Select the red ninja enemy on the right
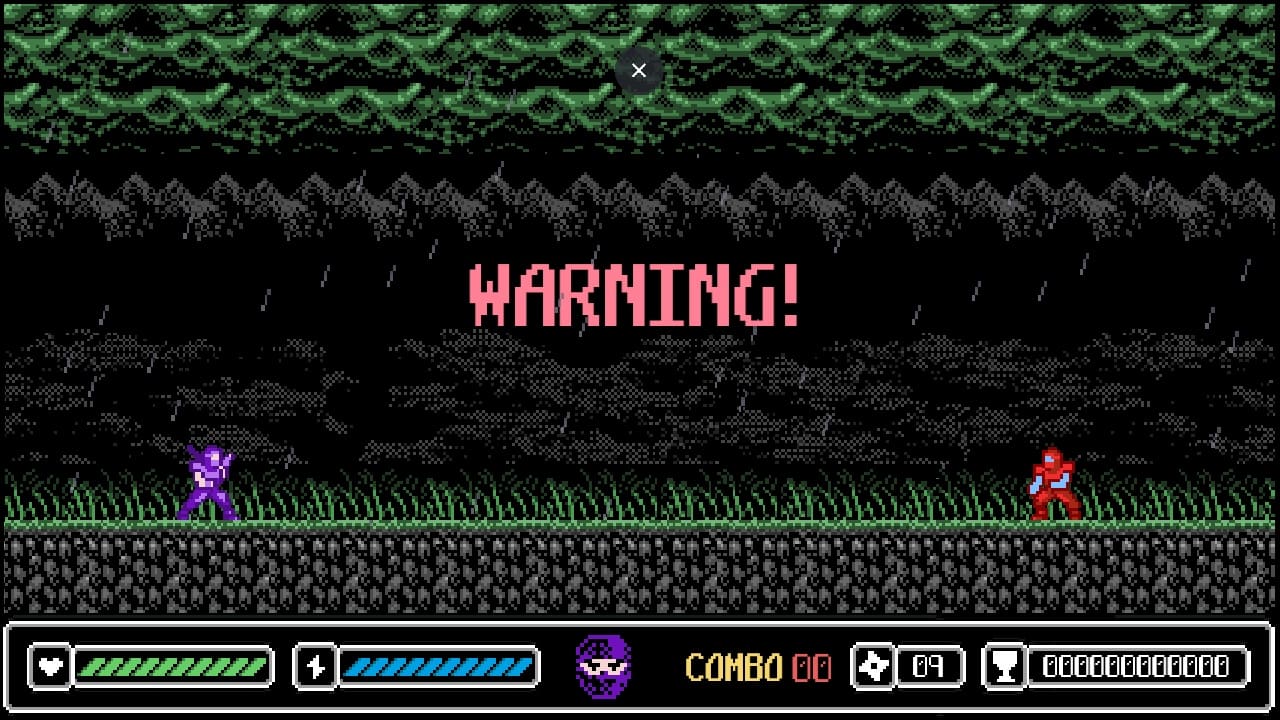This screenshot has width=1280, height=720. (x=1052, y=483)
